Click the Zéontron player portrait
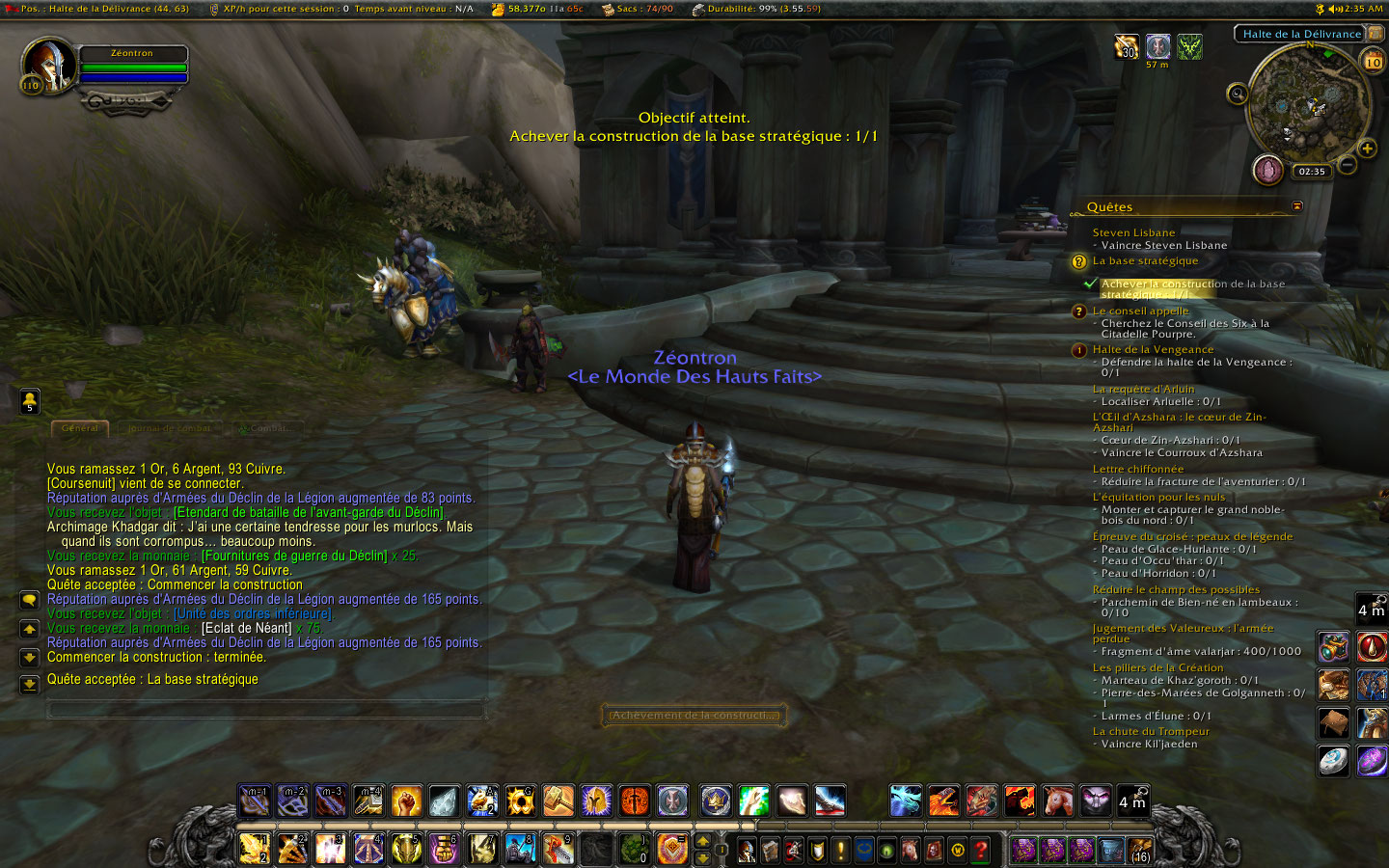The image size is (1389, 868). coord(47,66)
